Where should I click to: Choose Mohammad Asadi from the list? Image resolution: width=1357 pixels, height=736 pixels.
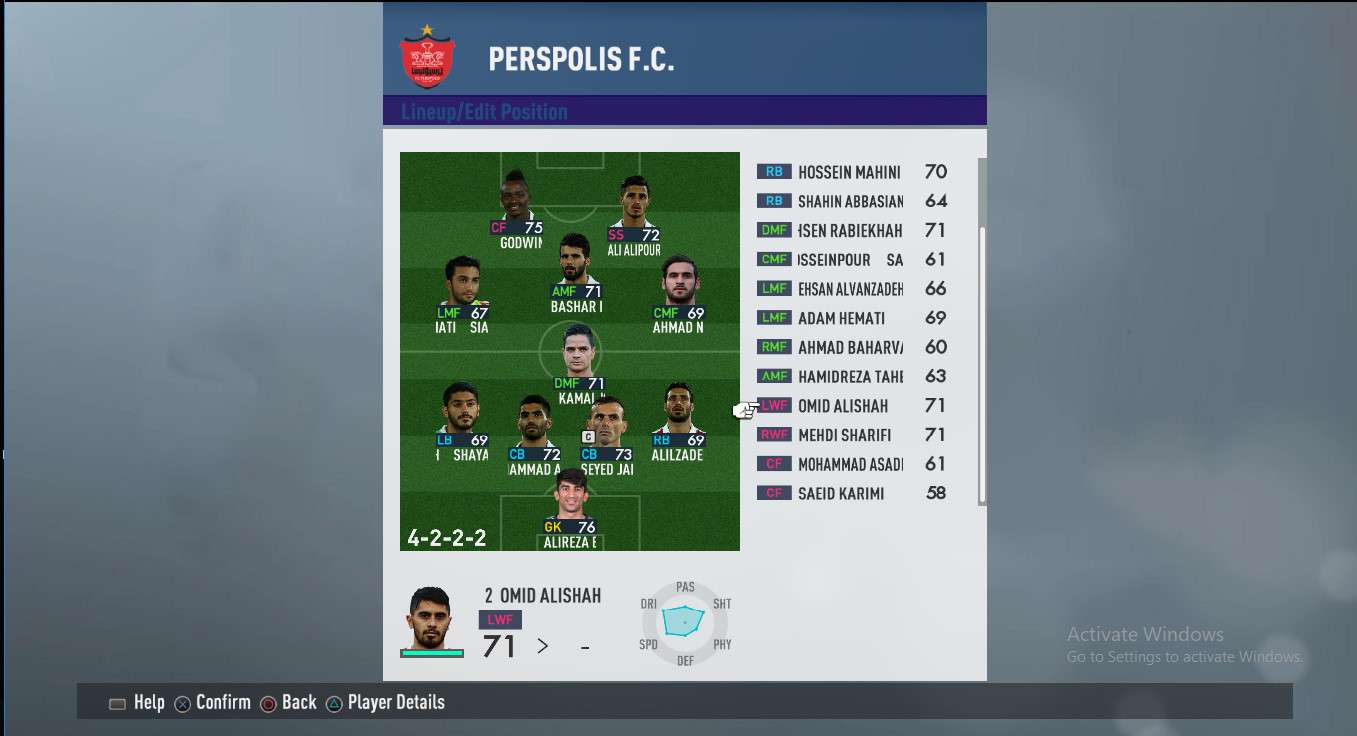tap(850, 464)
